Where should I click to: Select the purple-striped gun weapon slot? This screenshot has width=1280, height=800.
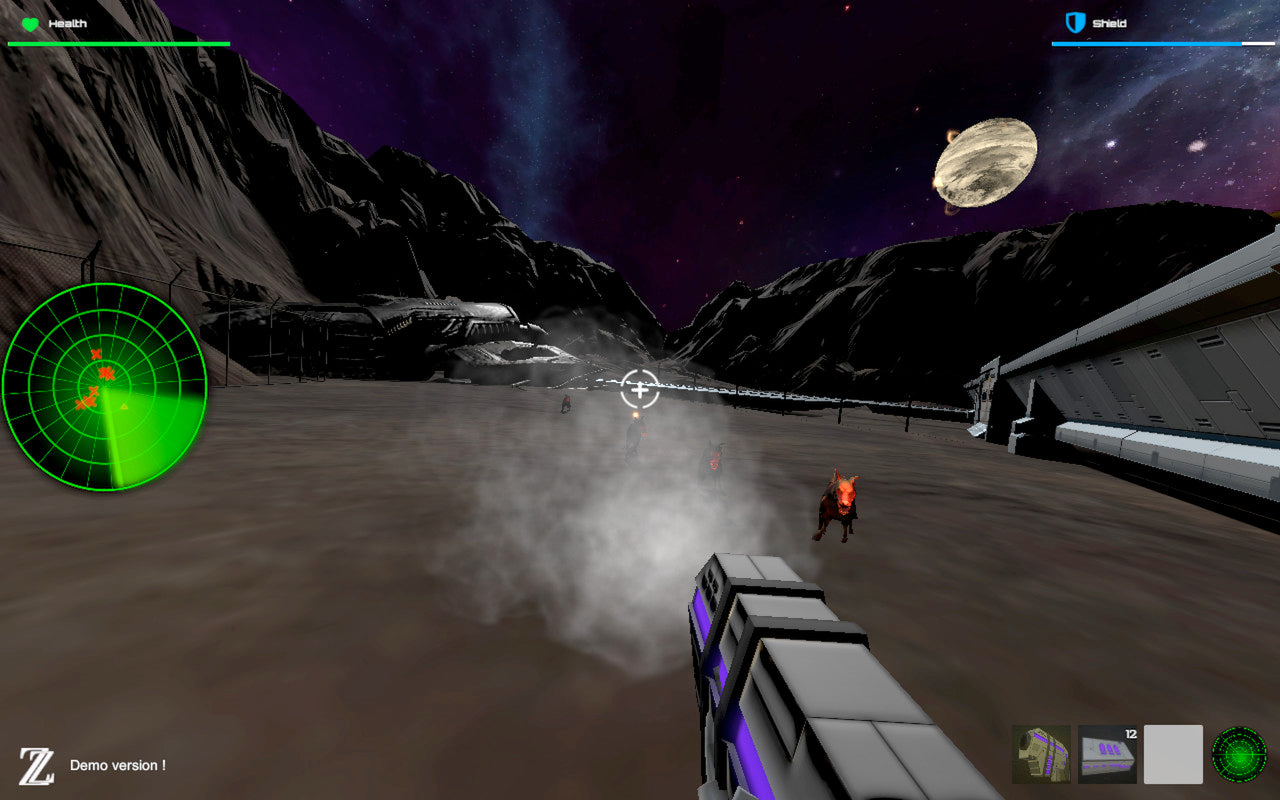click(x=1041, y=754)
